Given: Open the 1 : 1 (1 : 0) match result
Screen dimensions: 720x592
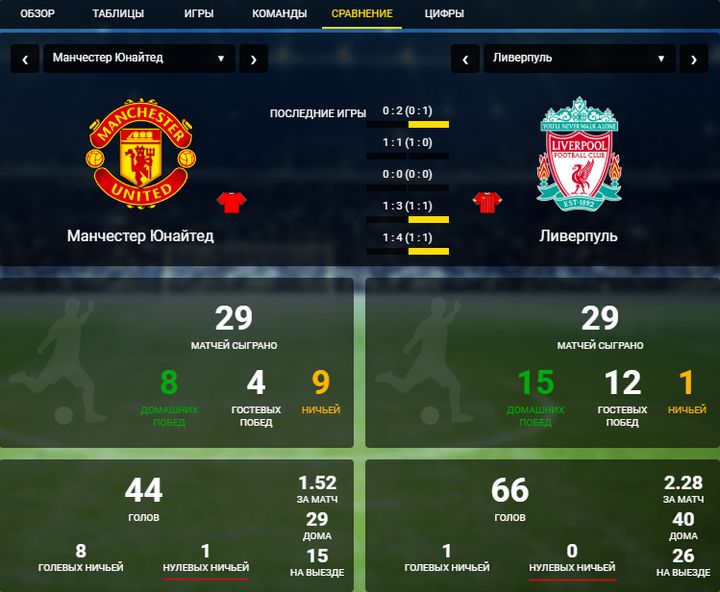Looking at the screenshot, I should tap(407, 142).
